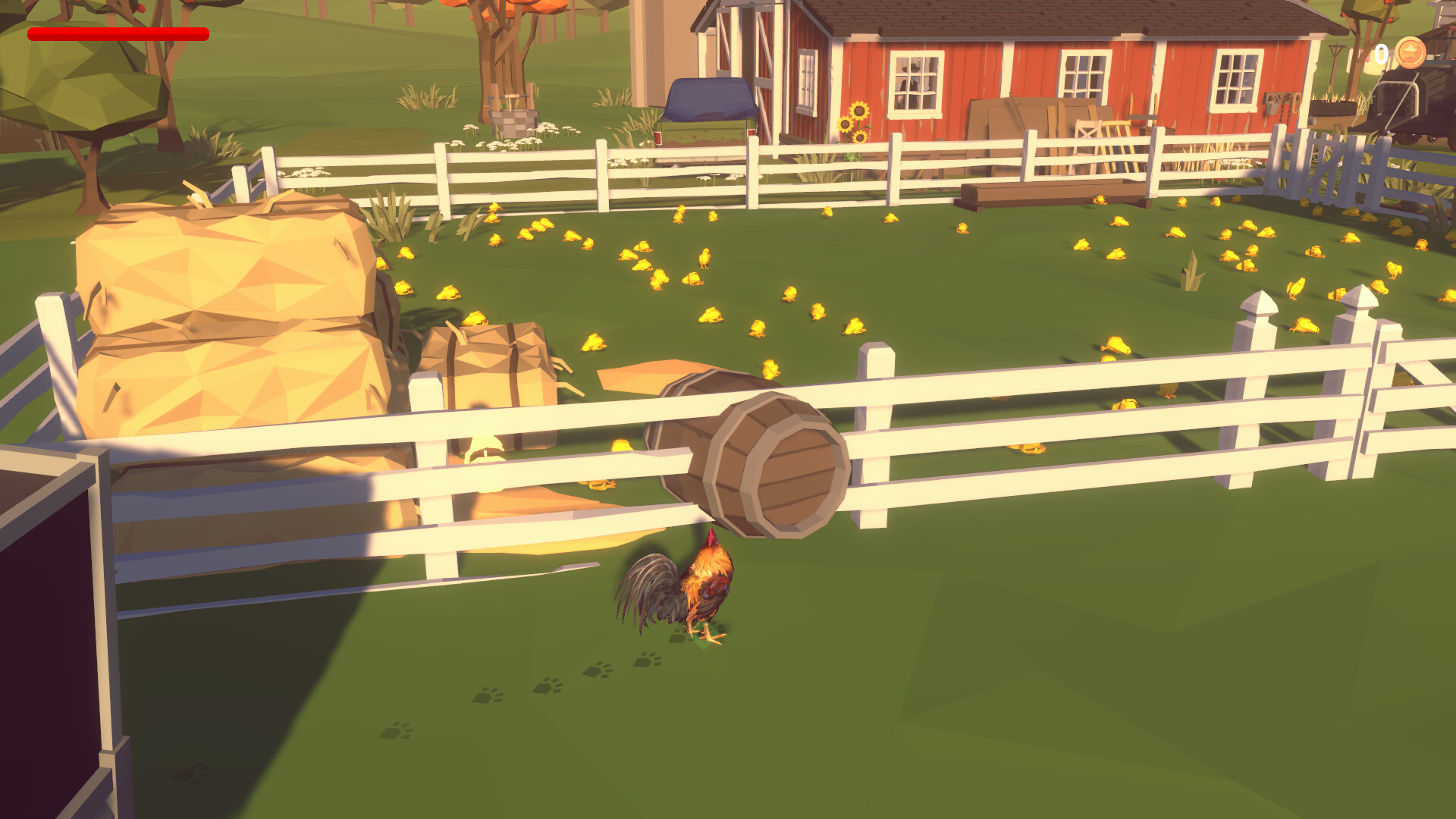Viewport: 1456px width, 819px height.
Task: Click the star coin currency icon
Action: click(x=1410, y=53)
